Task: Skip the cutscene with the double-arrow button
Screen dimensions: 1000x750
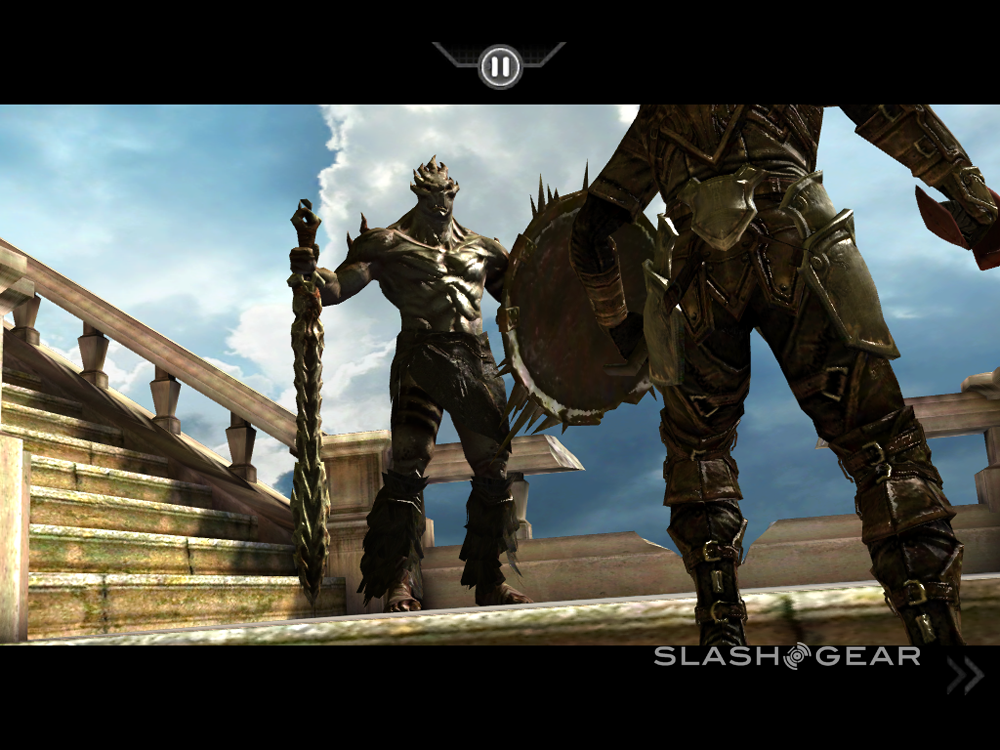Action: [964, 676]
